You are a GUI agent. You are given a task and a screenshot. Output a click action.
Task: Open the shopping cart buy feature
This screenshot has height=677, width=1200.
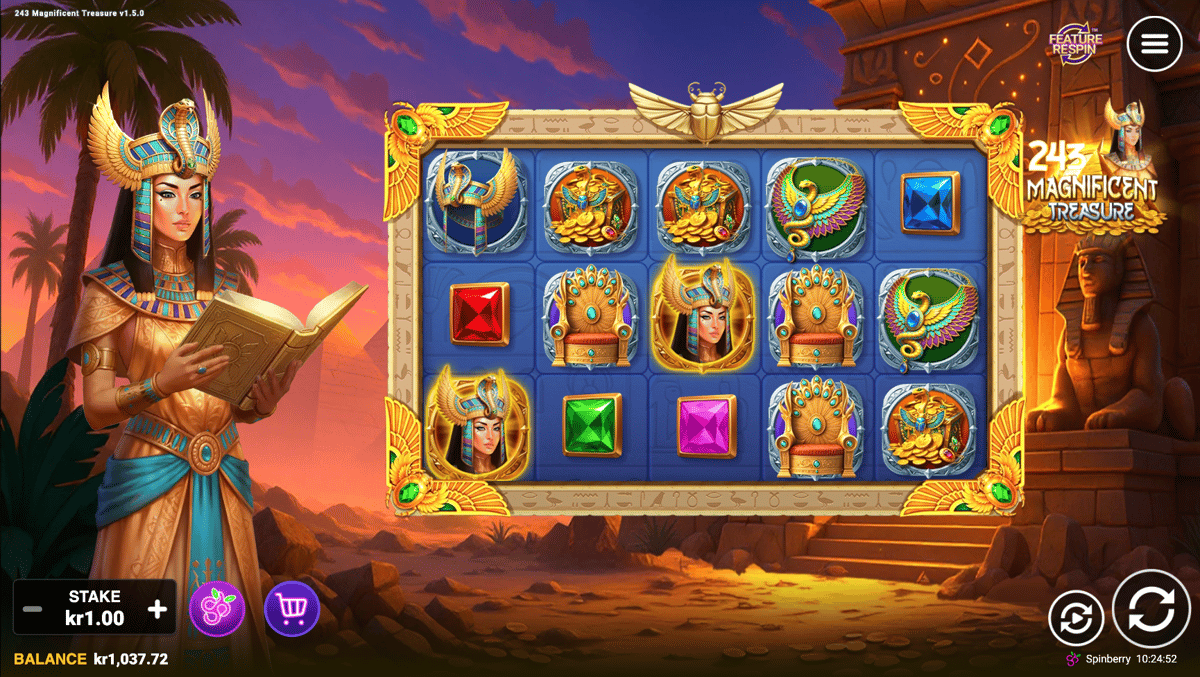click(x=292, y=609)
